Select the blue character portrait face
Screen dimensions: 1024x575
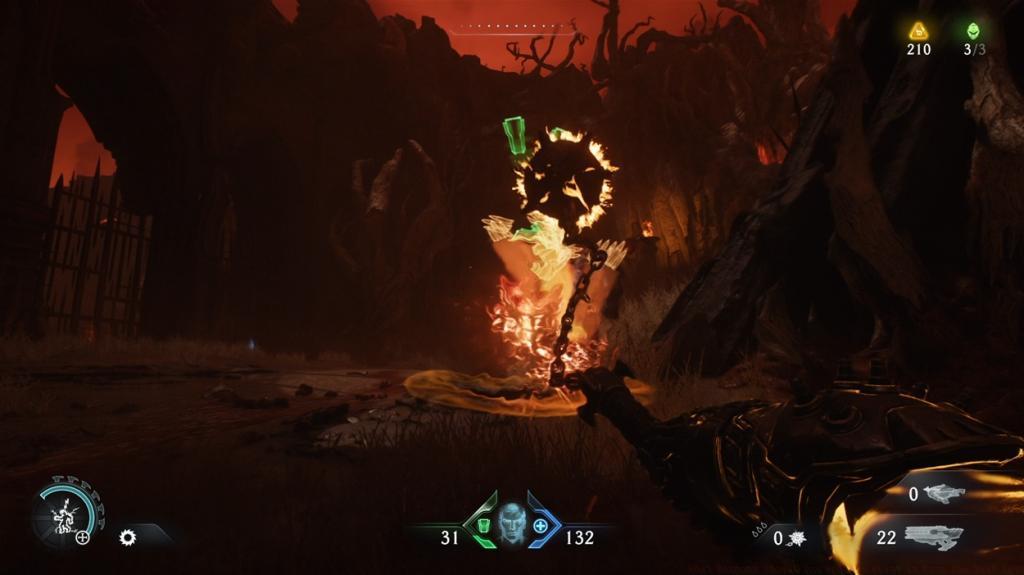tap(512, 523)
